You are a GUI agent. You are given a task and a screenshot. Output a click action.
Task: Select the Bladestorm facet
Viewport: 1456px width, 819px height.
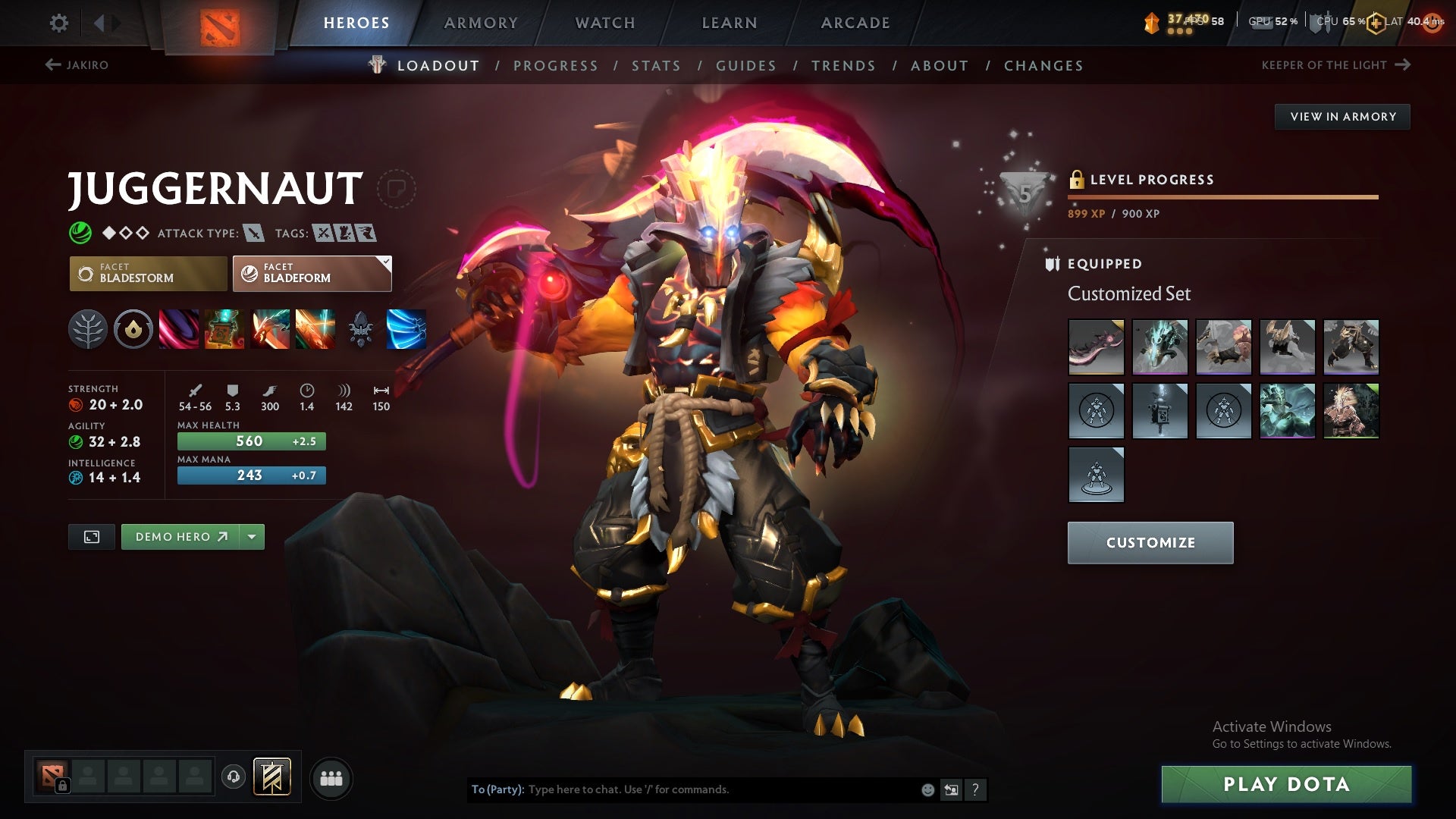click(147, 273)
